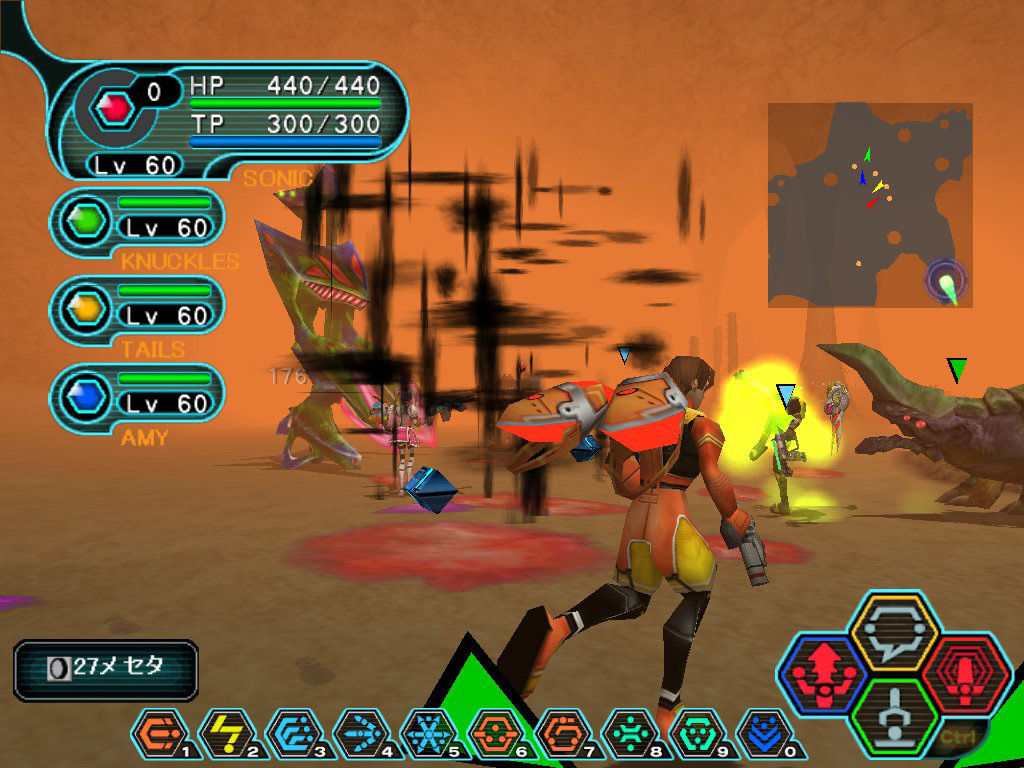Open the chat bubble action at the top
This screenshot has height=768, width=1024.
click(x=892, y=632)
